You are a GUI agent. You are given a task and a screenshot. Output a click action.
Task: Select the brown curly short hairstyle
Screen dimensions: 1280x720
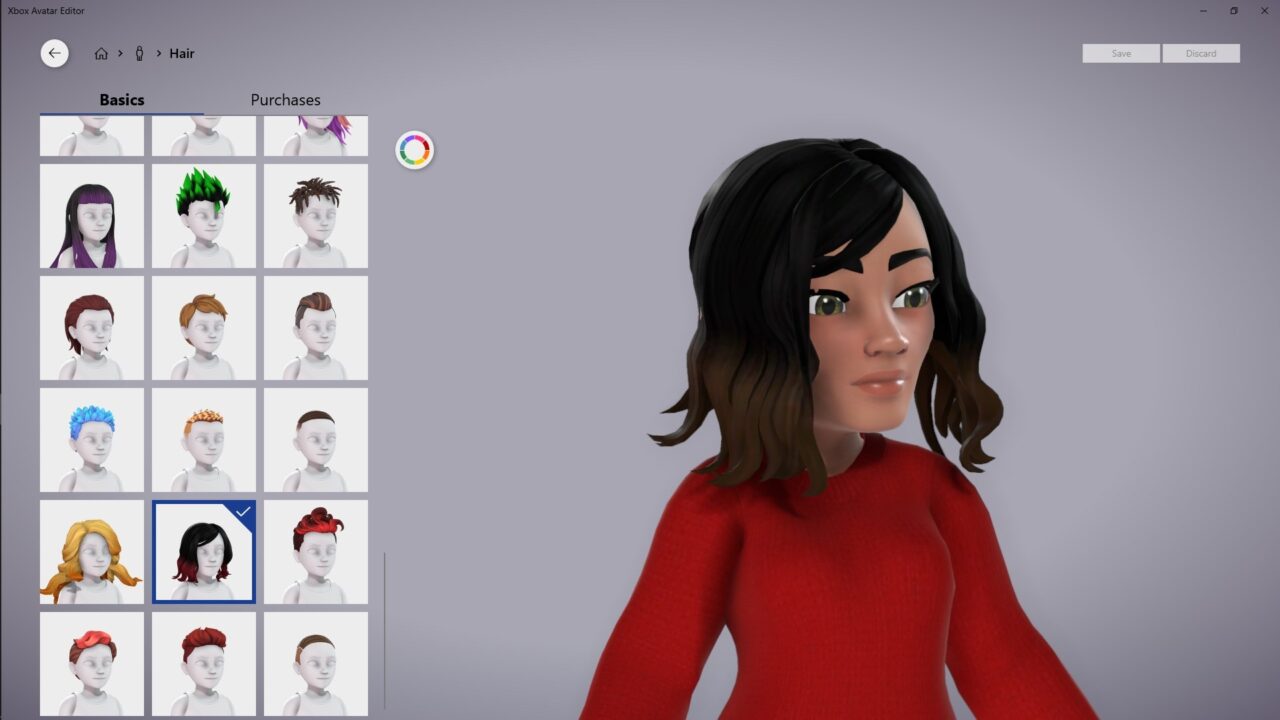(316, 216)
